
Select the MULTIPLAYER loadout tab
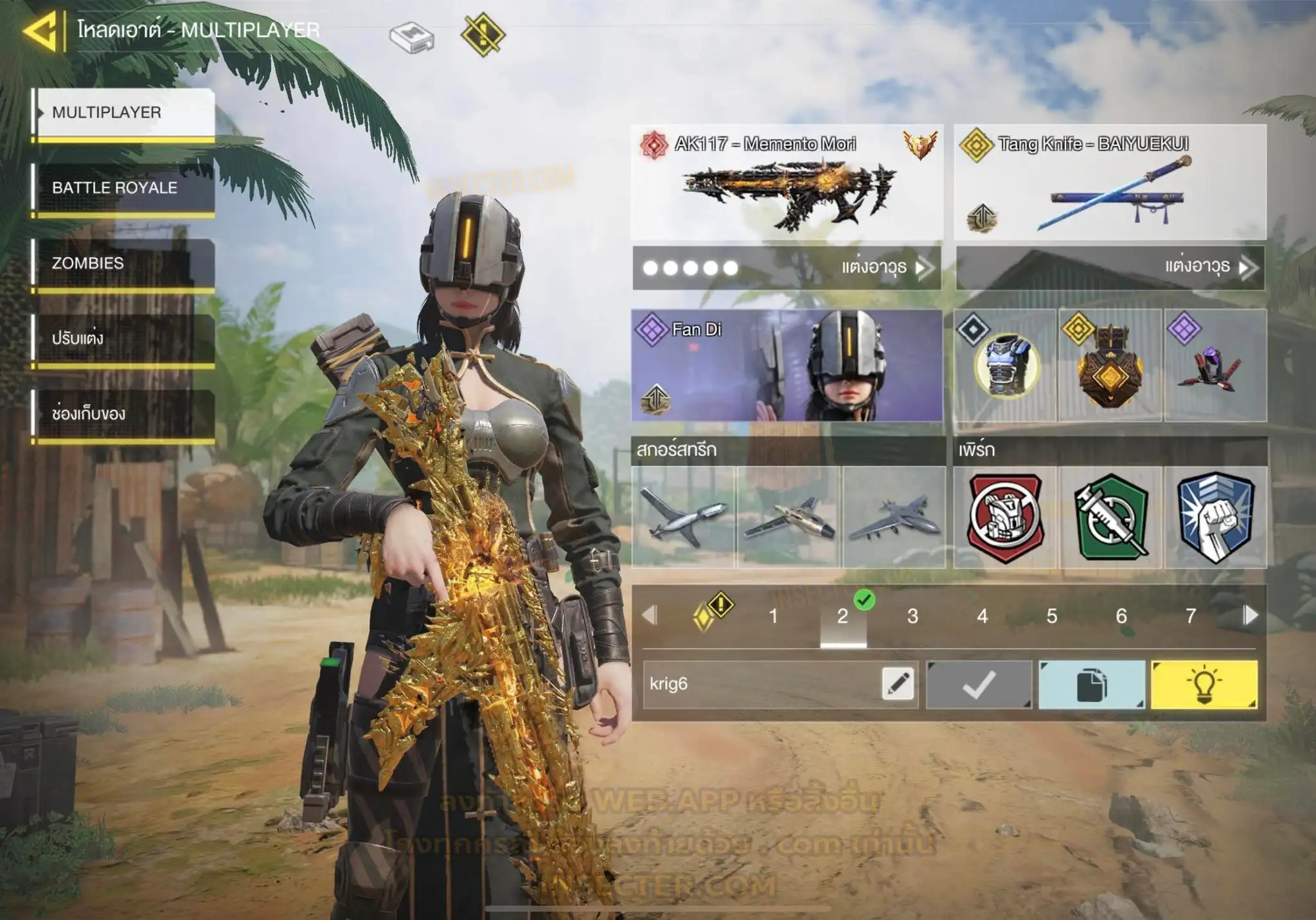123,113
